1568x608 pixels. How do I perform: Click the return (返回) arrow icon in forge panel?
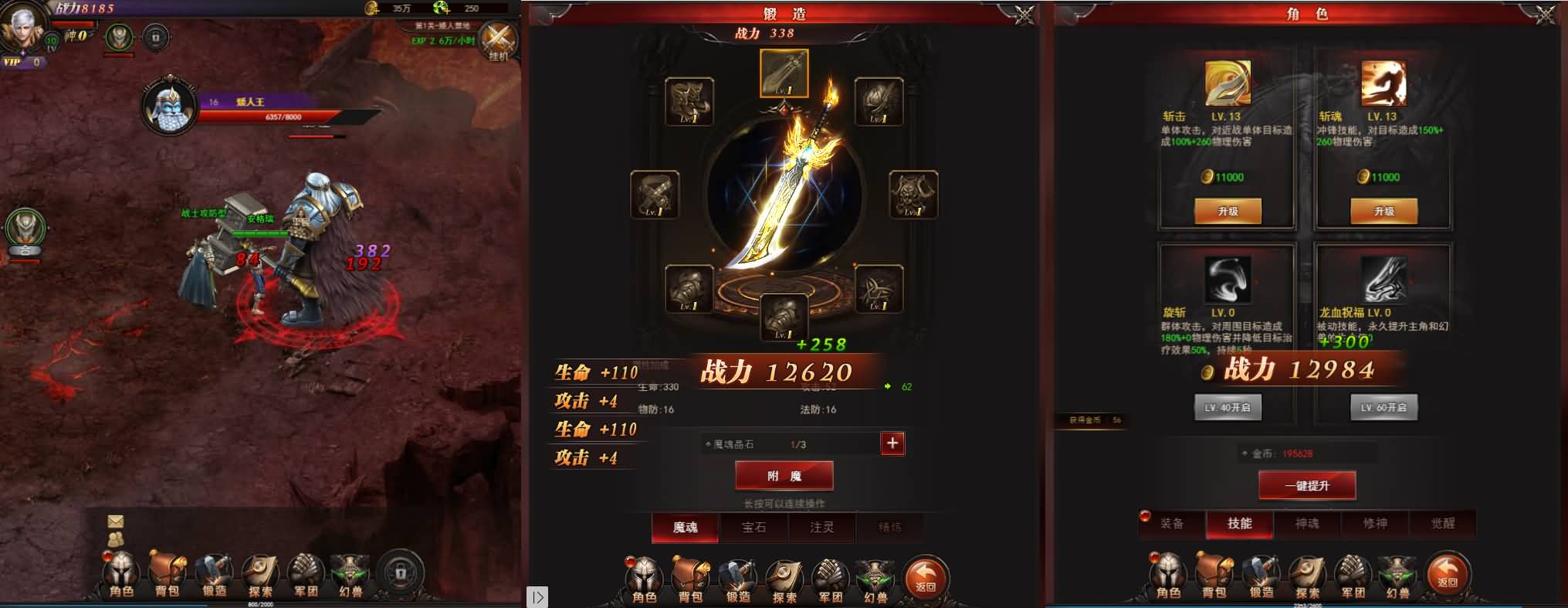click(926, 576)
